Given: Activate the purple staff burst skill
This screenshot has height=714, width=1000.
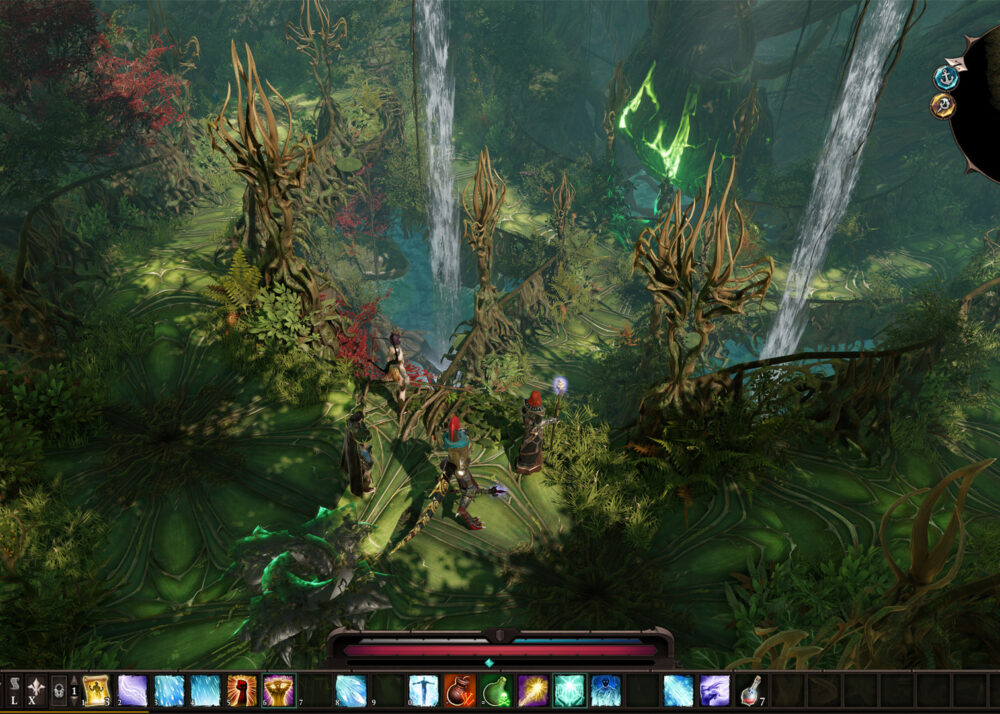Looking at the screenshot, I should point(533,690).
